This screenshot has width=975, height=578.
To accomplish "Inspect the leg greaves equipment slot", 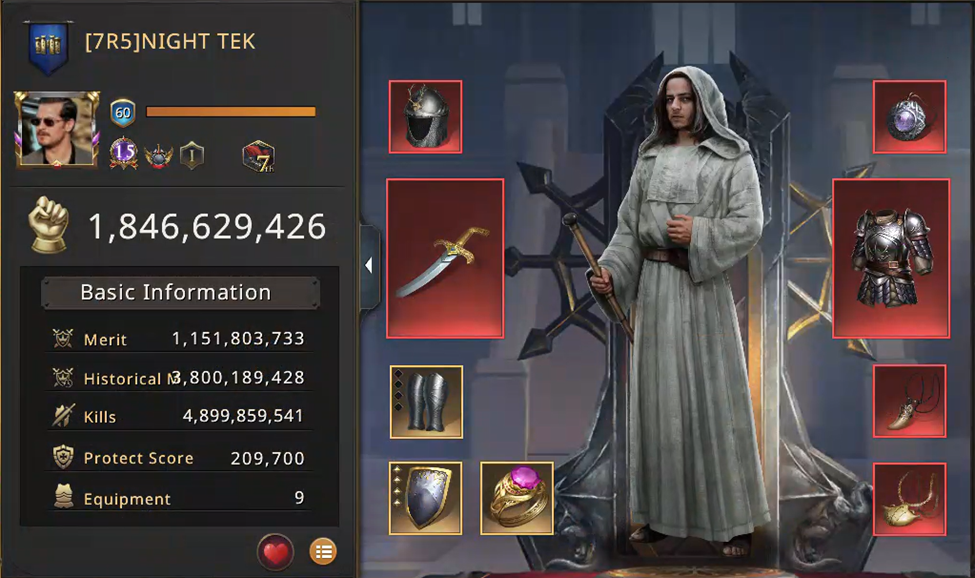I will coord(426,402).
